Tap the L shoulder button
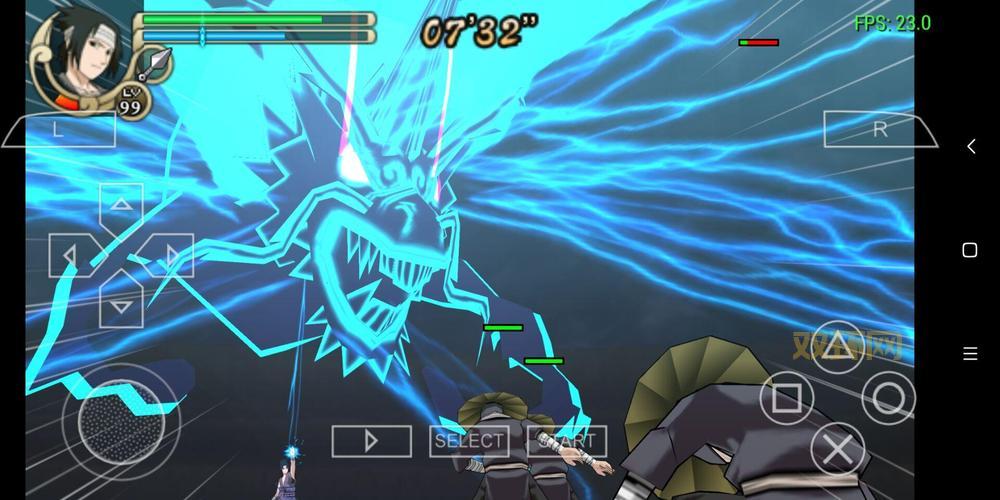The image size is (1000, 500). point(58,129)
